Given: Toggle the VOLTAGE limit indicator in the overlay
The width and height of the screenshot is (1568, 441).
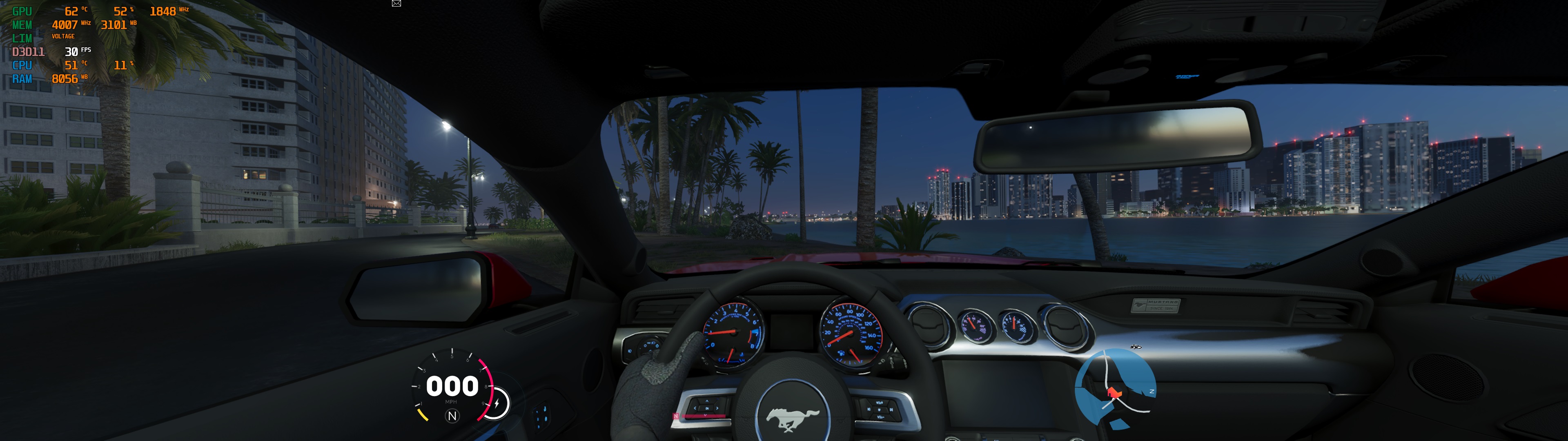Looking at the screenshot, I should [x=64, y=37].
